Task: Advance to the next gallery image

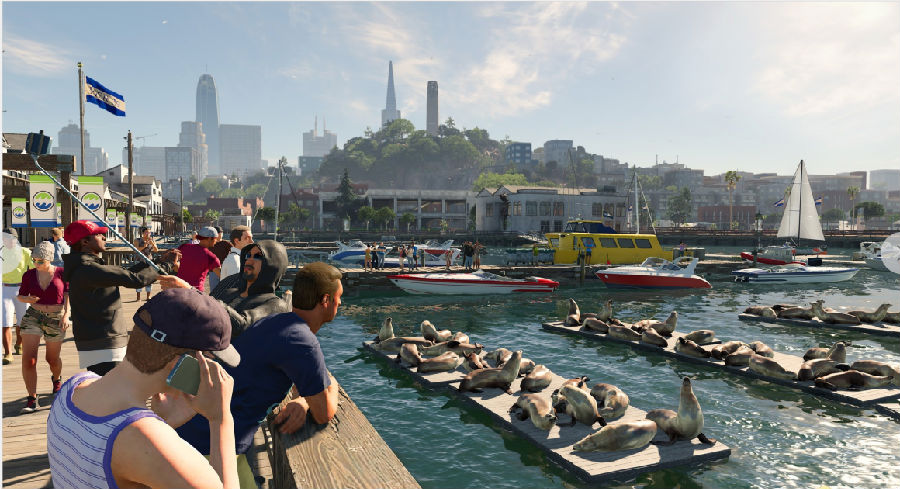Action: point(891,253)
